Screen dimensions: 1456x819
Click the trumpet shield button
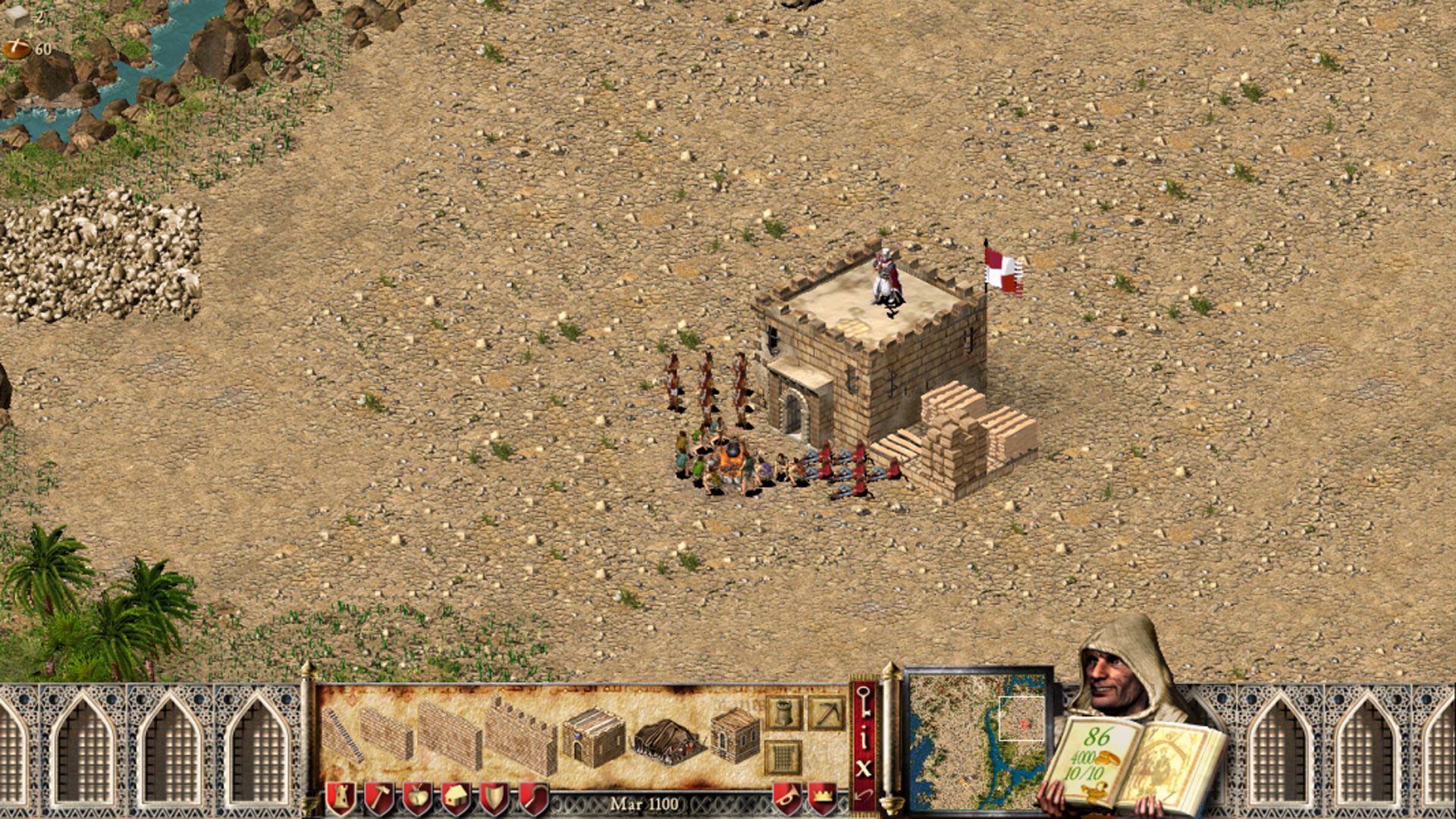pyautogui.click(x=787, y=798)
